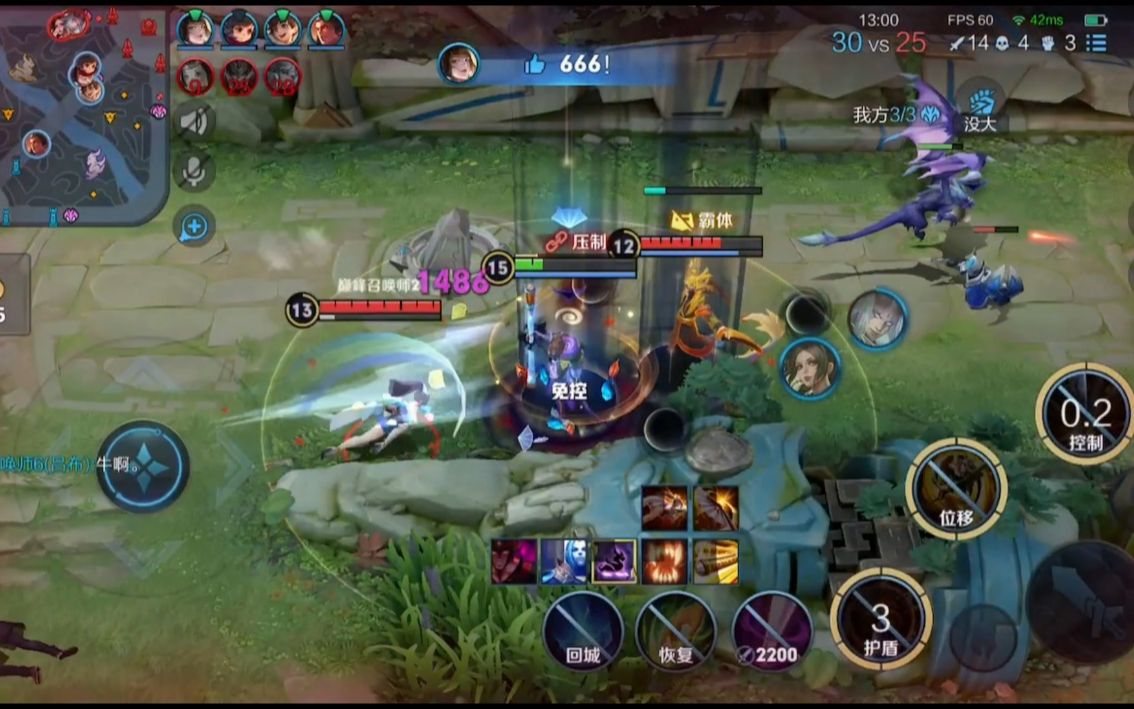Viewport: 1134px width, 709px height.
Task: Tap the purple 2200 gold skill button
Action: coord(771,631)
